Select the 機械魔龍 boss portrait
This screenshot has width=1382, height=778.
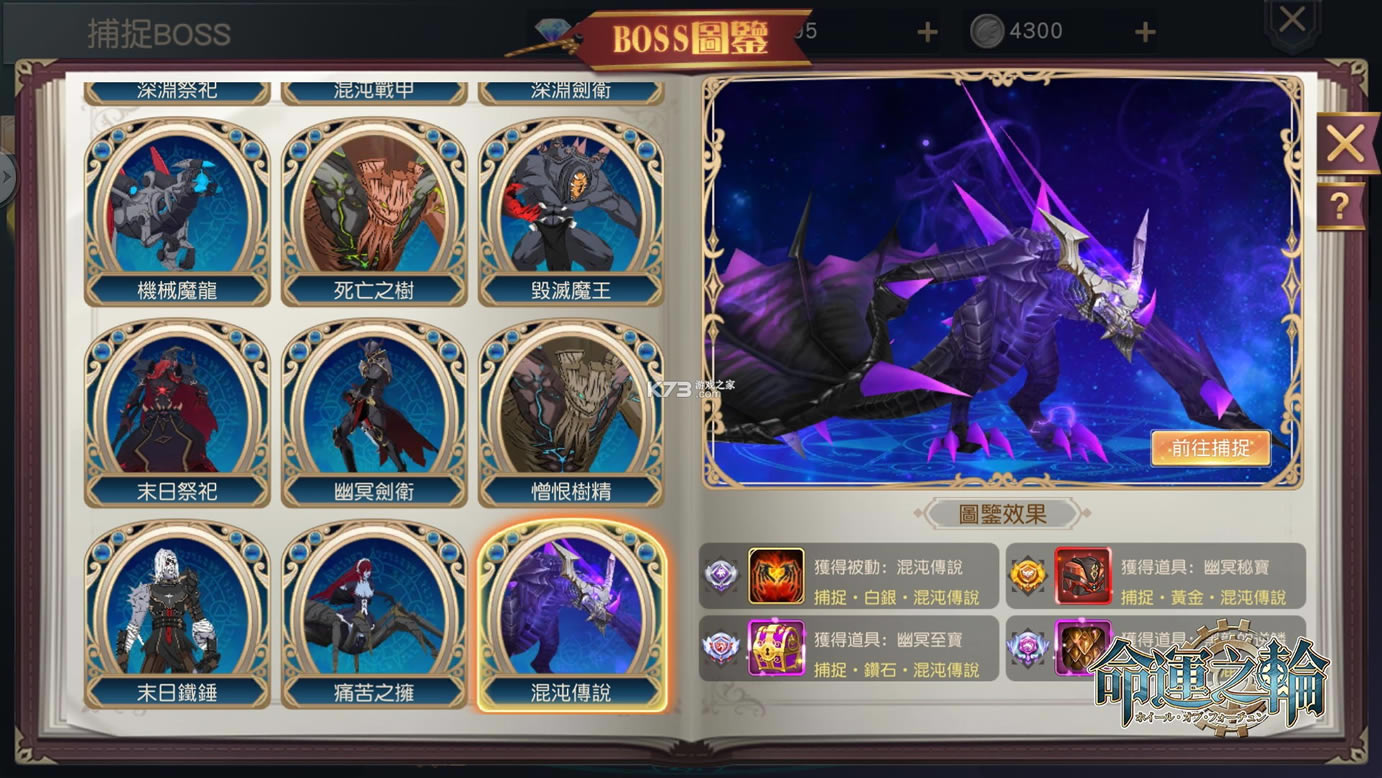coord(174,205)
